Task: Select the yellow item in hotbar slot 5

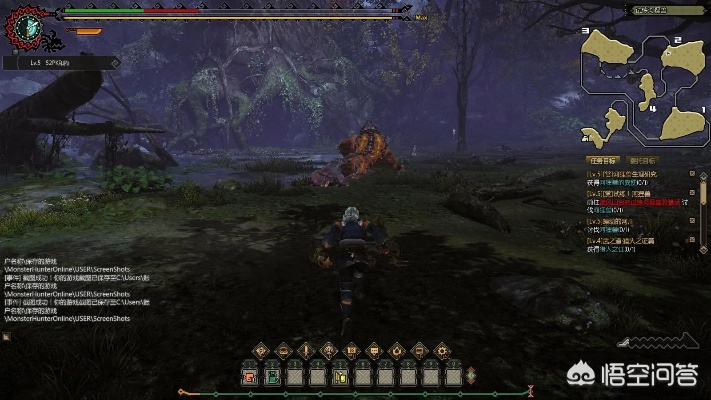Action: coord(341,377)
